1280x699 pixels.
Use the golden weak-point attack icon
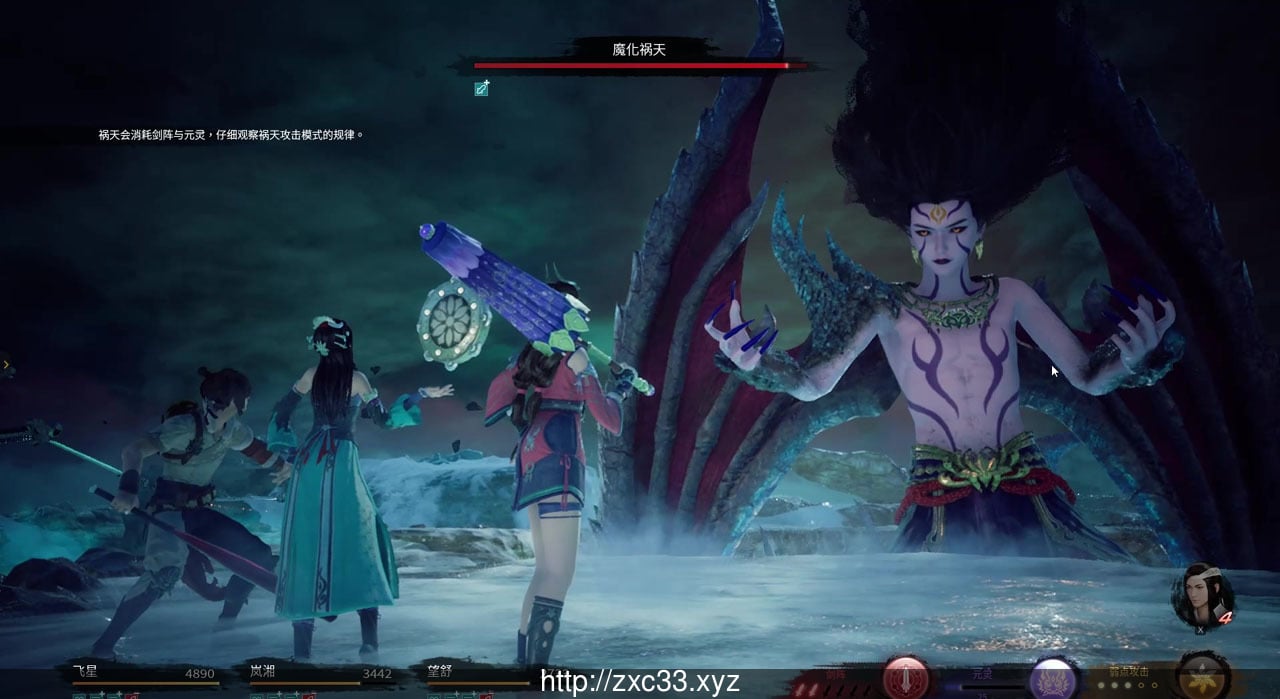point(1202,676)
